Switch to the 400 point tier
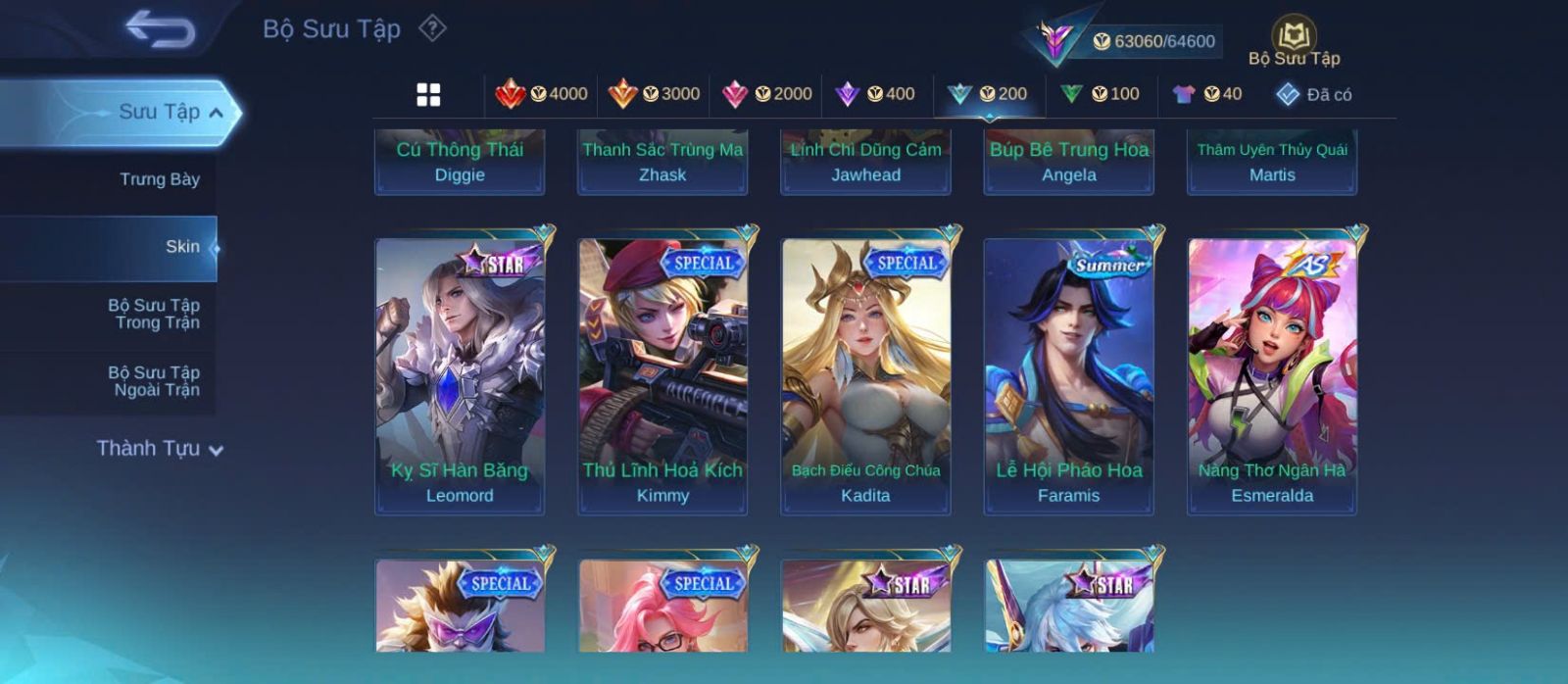The image size is (1568, 684). [875, 94]
